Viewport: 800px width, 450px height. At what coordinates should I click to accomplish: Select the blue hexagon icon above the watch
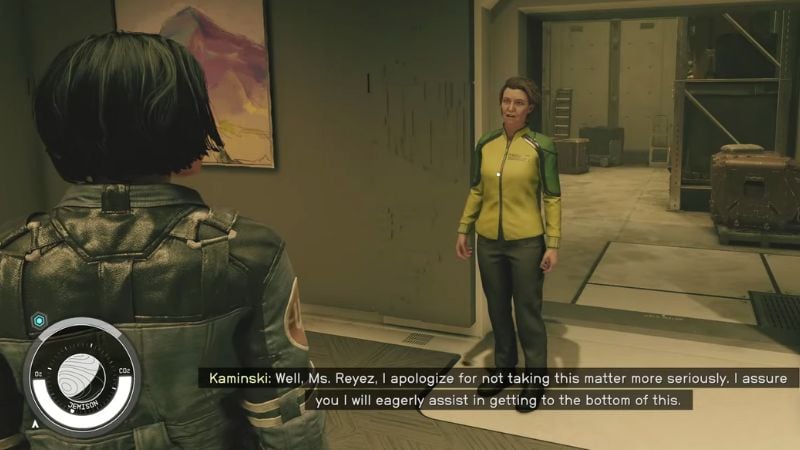tap(39, 320)
